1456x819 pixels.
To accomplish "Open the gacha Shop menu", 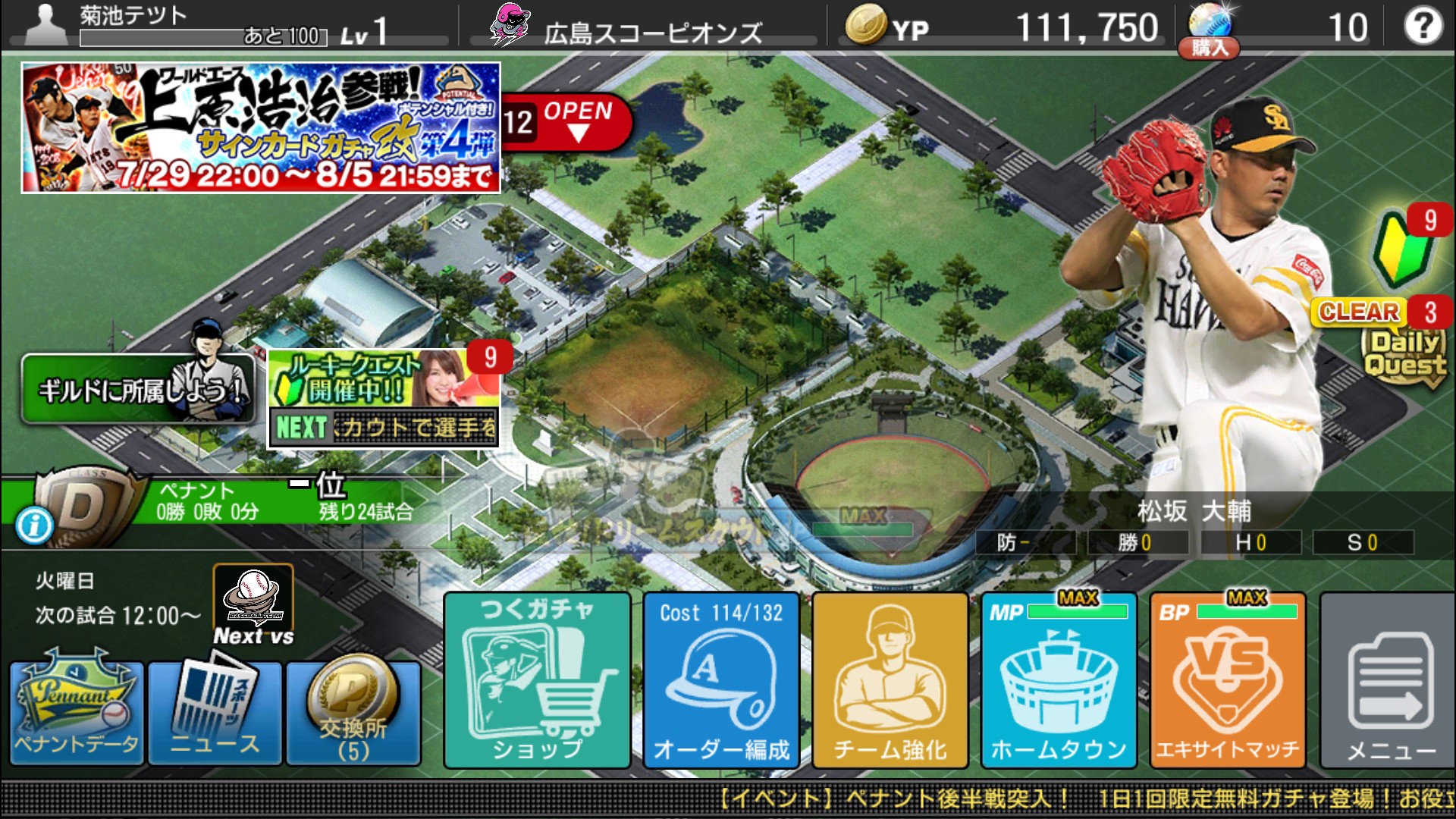I will pos(537,680).
